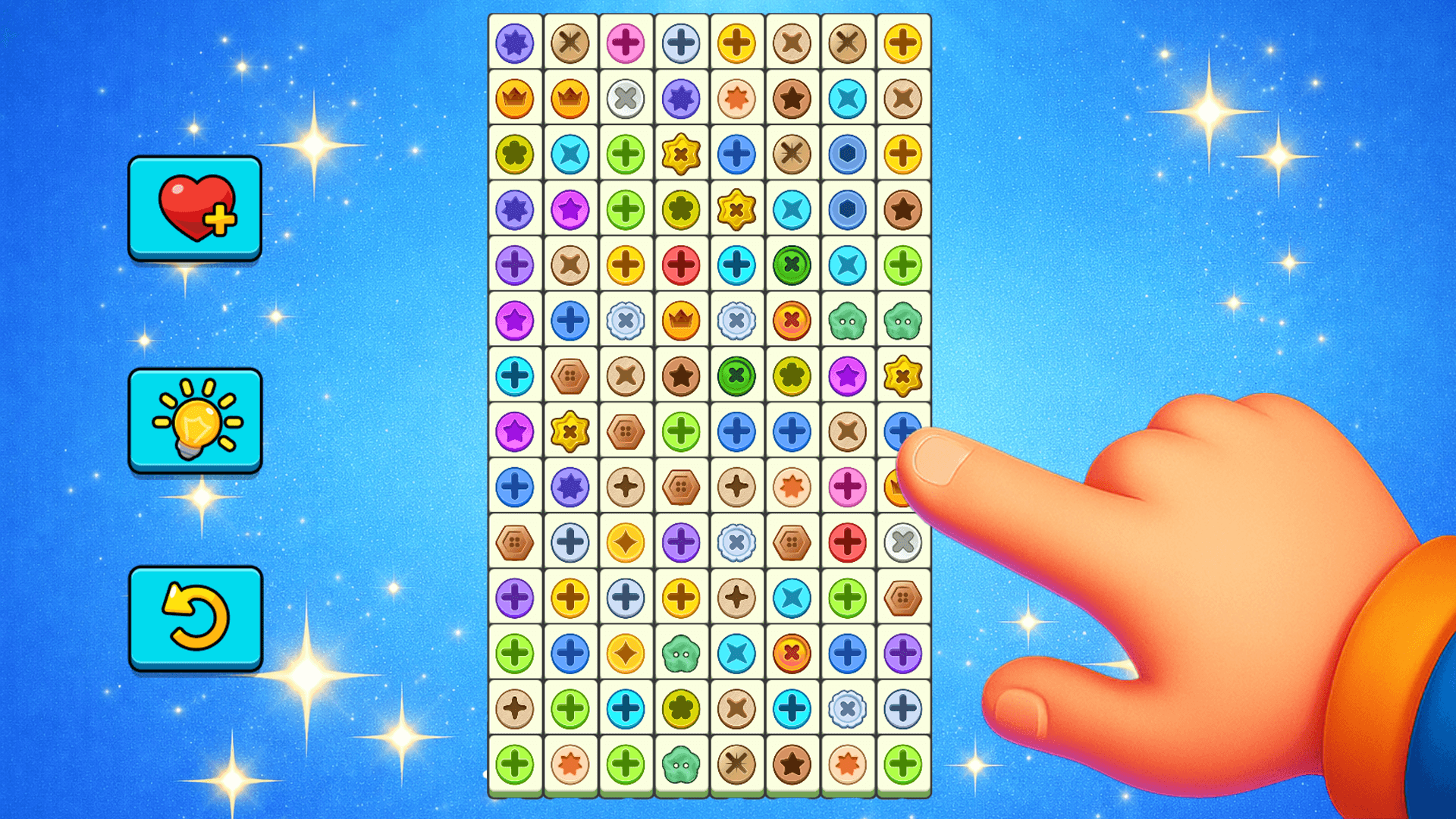1456x819 pixels.
Task: Tap the brown hexagon button tile in row seven
Action: [570, 375]
